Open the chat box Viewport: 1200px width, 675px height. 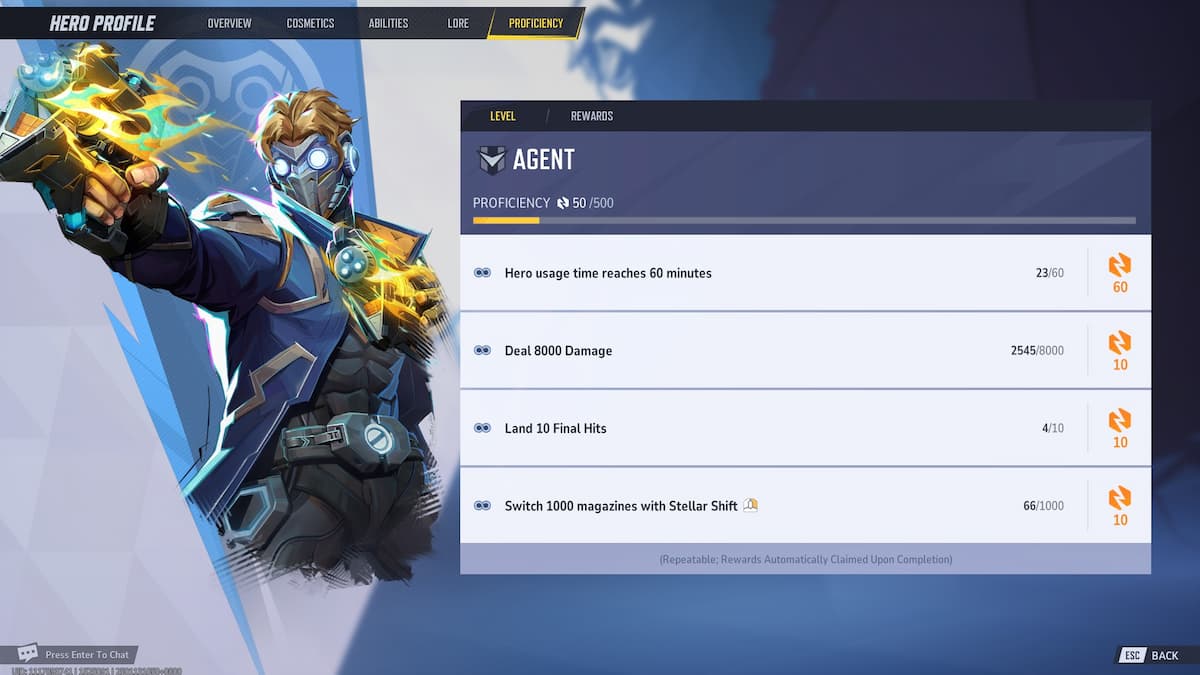(x=75, y=654)
